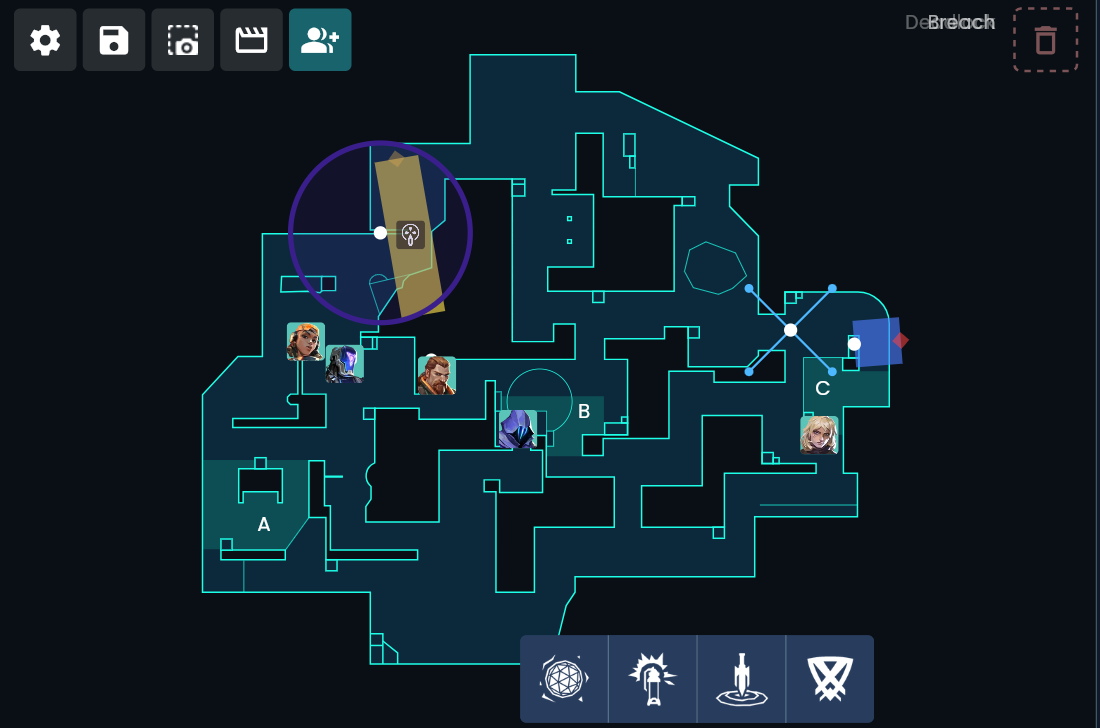Open the gear settings menu
Screen dimensions: 1100x728
tap(45, 40)
